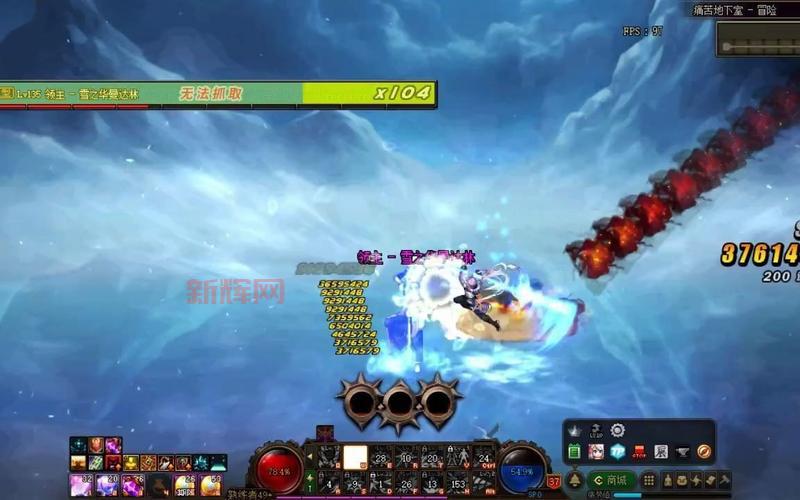This screenshot has height=500, width=800.
Task: Activate the glowing white skill slot
Action: point(355,457)
